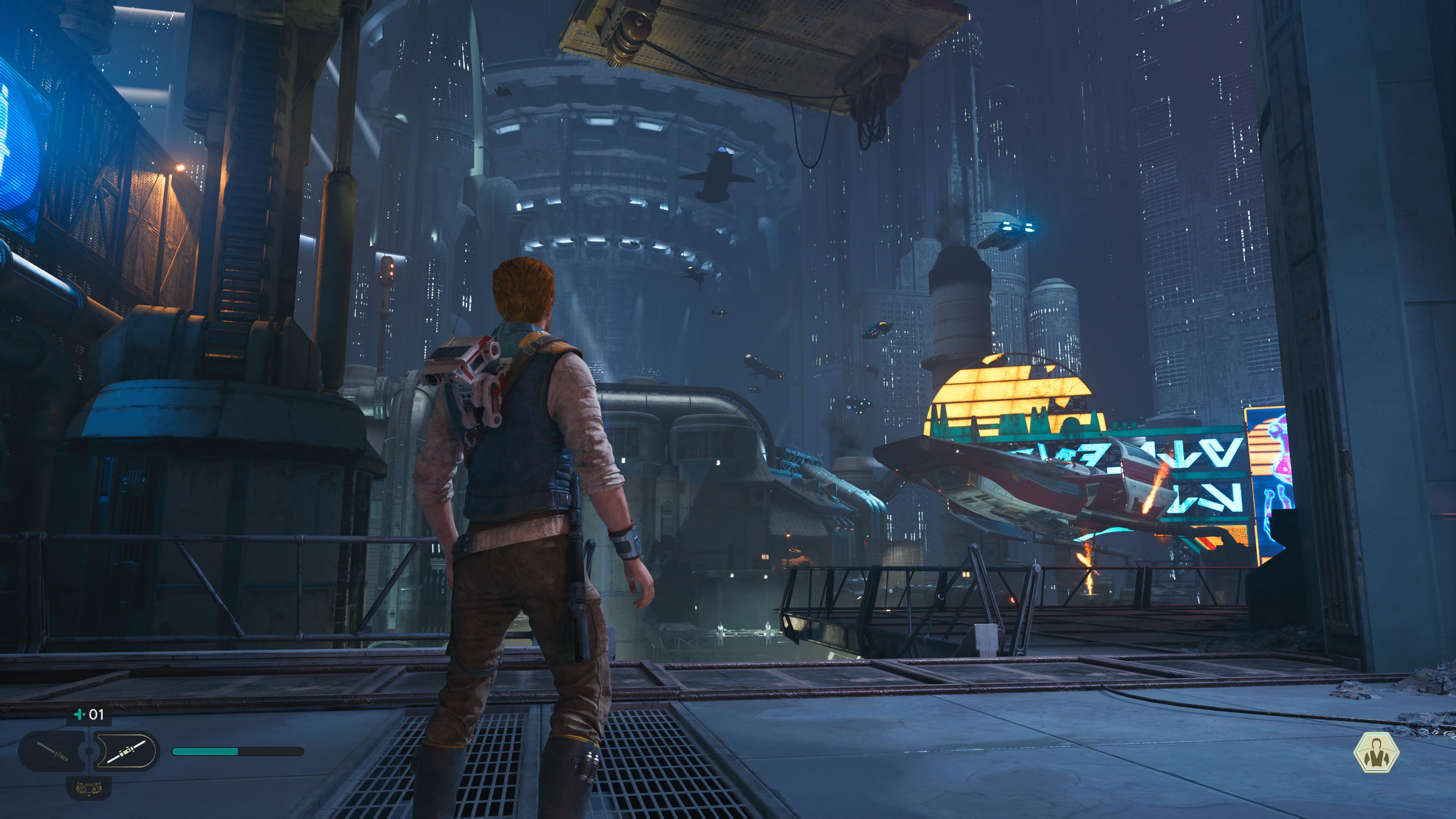Activate the BD-1 droid icon
The width and height of the screenshot is (1456, 819).
(x=89, y=788)
